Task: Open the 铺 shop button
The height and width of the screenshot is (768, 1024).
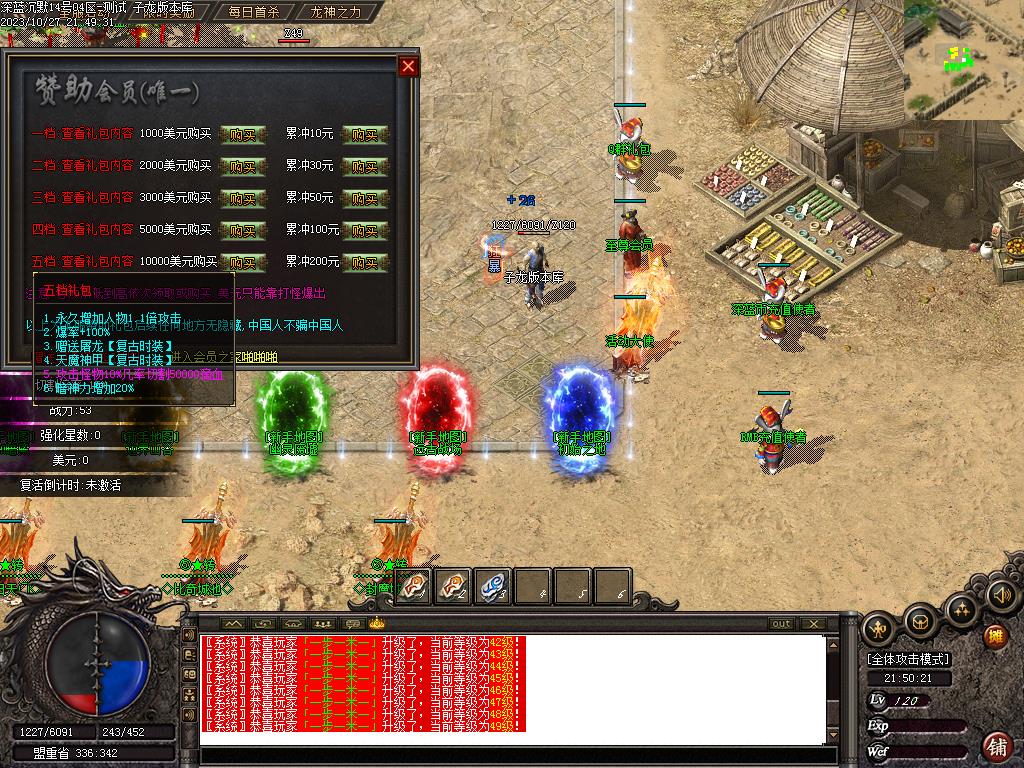Action: 997,746
